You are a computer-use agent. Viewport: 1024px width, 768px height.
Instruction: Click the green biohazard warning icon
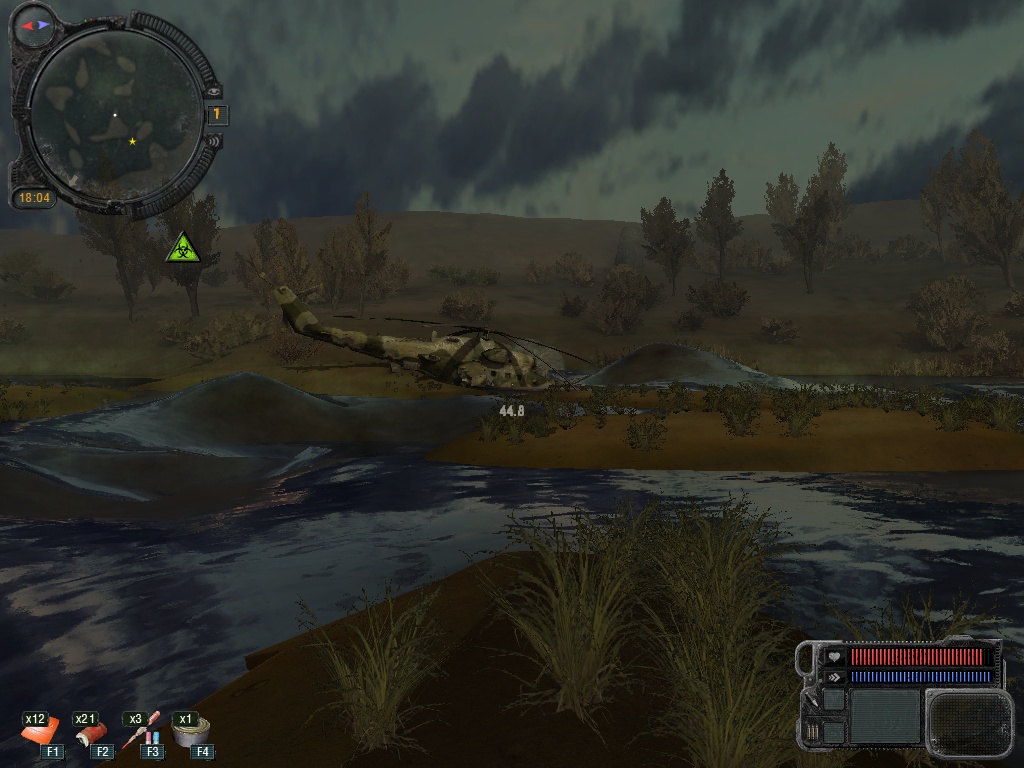pyautogui.click(x=183, y=248)
